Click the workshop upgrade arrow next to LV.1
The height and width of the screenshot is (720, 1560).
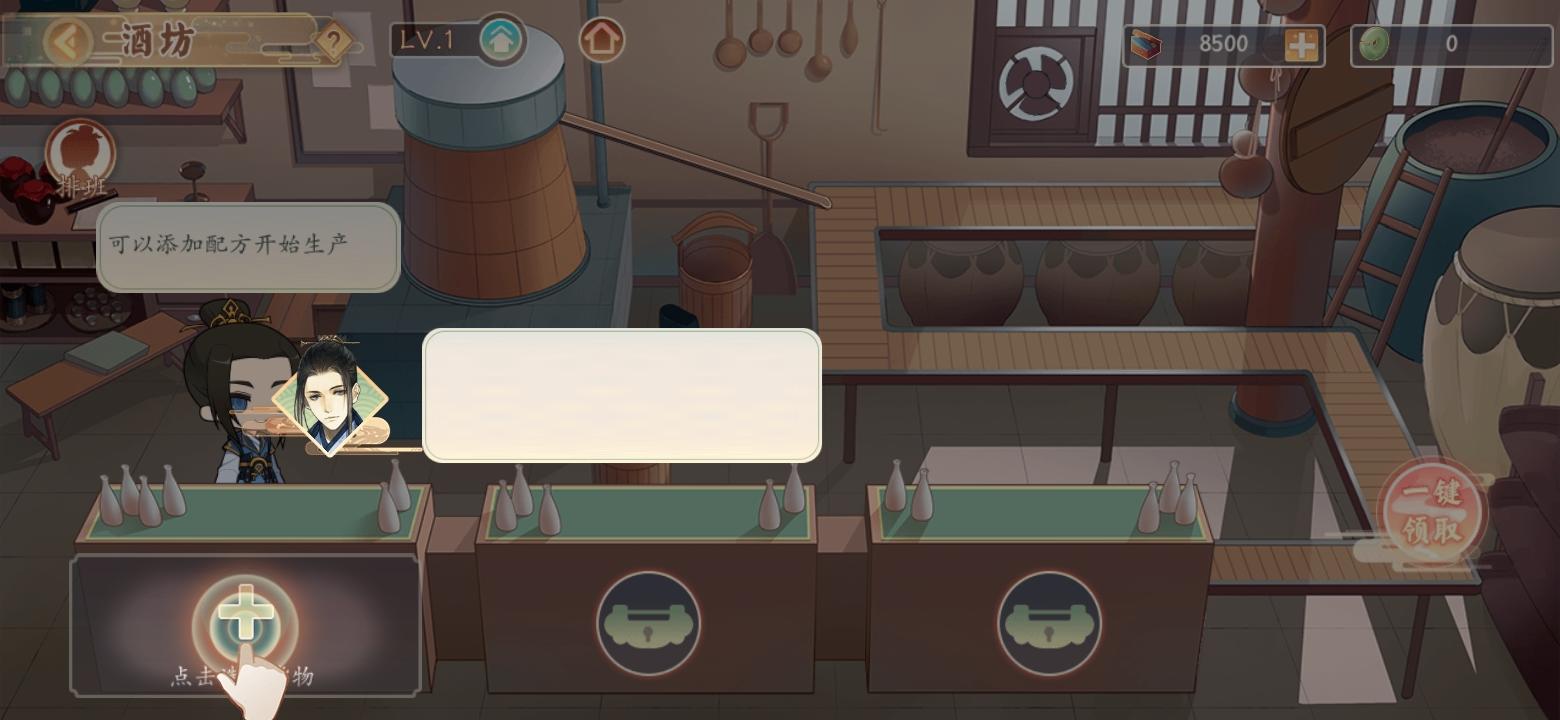click(502, 42)
